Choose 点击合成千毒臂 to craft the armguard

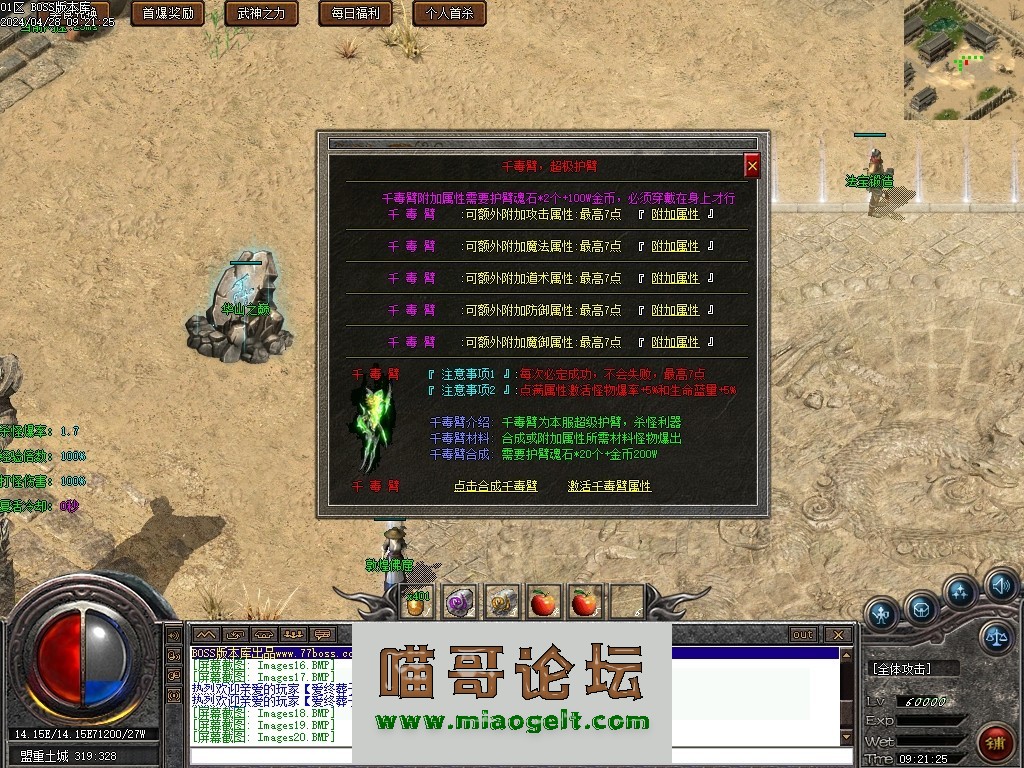[495, 486]
